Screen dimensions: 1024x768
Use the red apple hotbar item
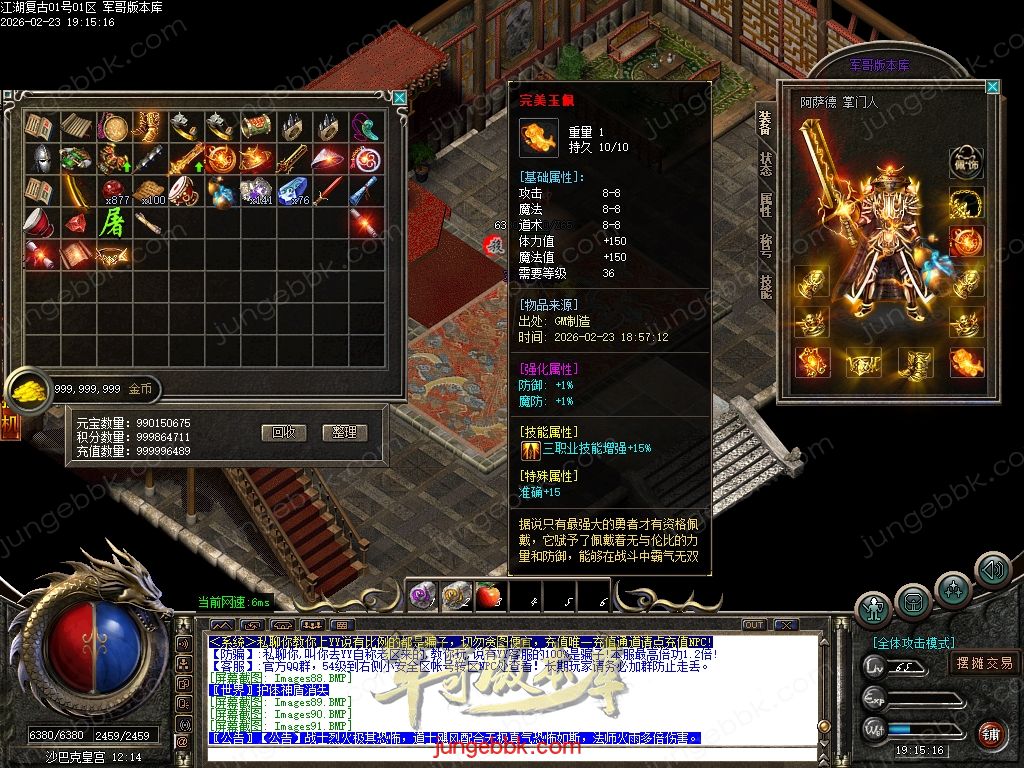pos(487,597)
